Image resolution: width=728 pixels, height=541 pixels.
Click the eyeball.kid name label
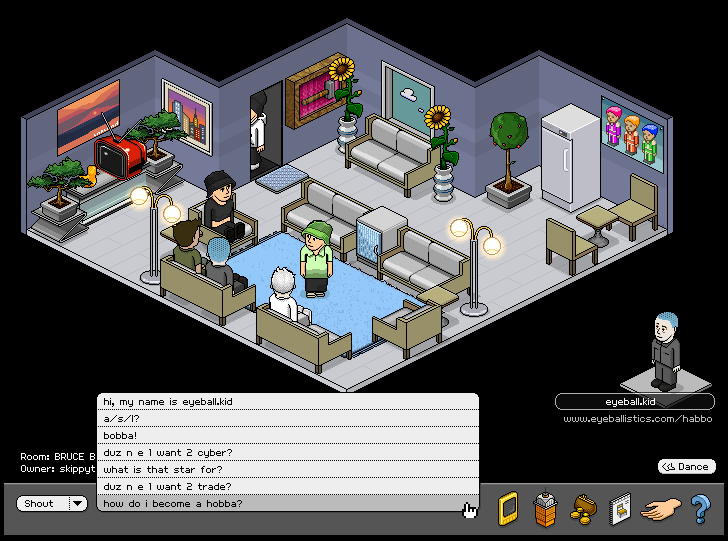pos(635,401)
